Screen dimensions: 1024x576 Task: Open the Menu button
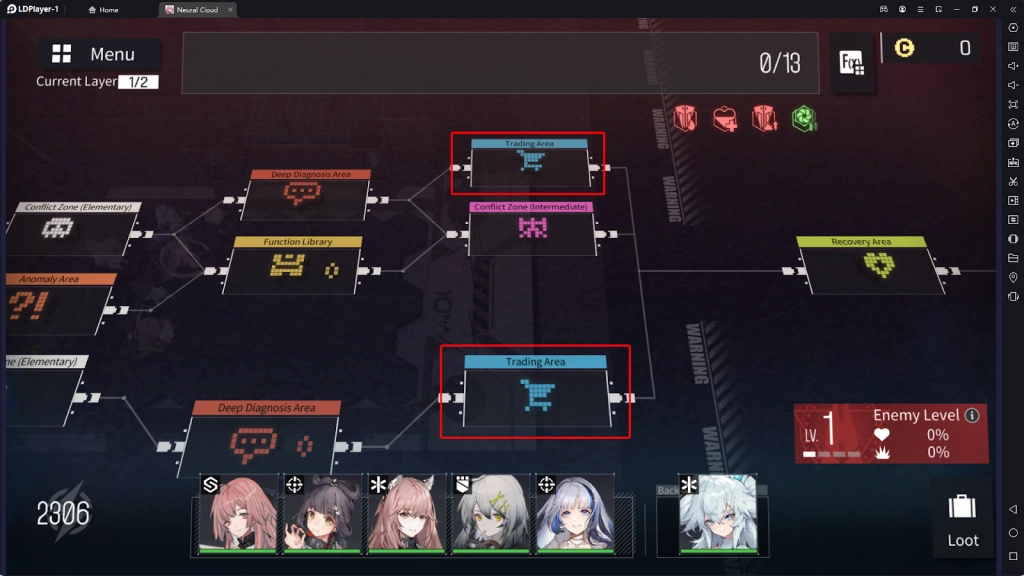pyautogui.click(x=99, y=54)
